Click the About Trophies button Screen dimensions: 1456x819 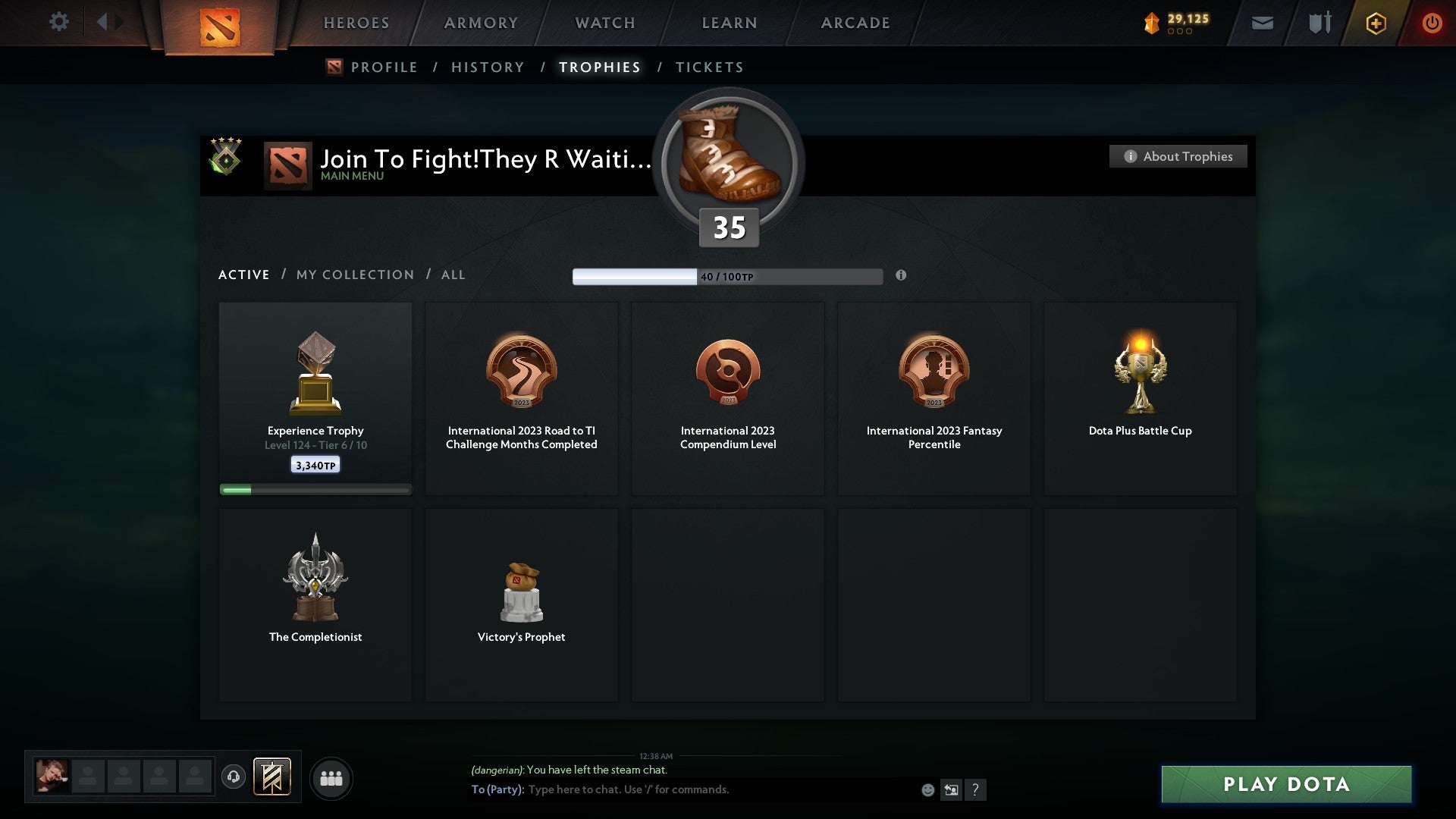pos(1178,156)
